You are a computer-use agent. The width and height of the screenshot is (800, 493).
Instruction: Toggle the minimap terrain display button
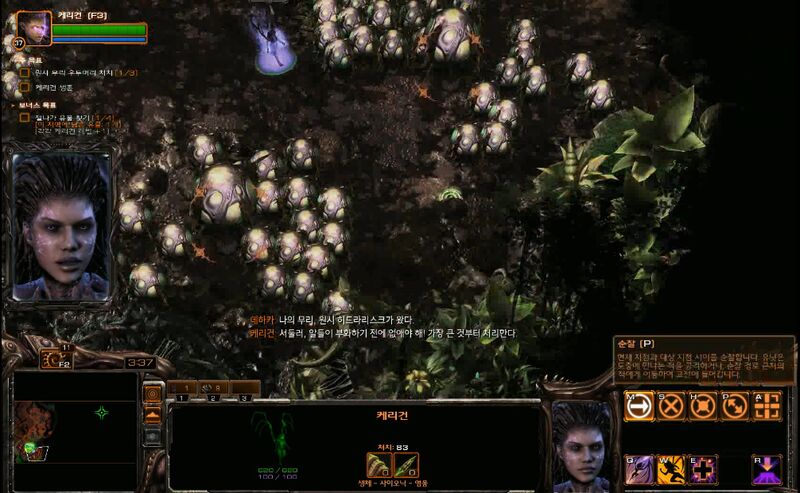coord(153,415)
